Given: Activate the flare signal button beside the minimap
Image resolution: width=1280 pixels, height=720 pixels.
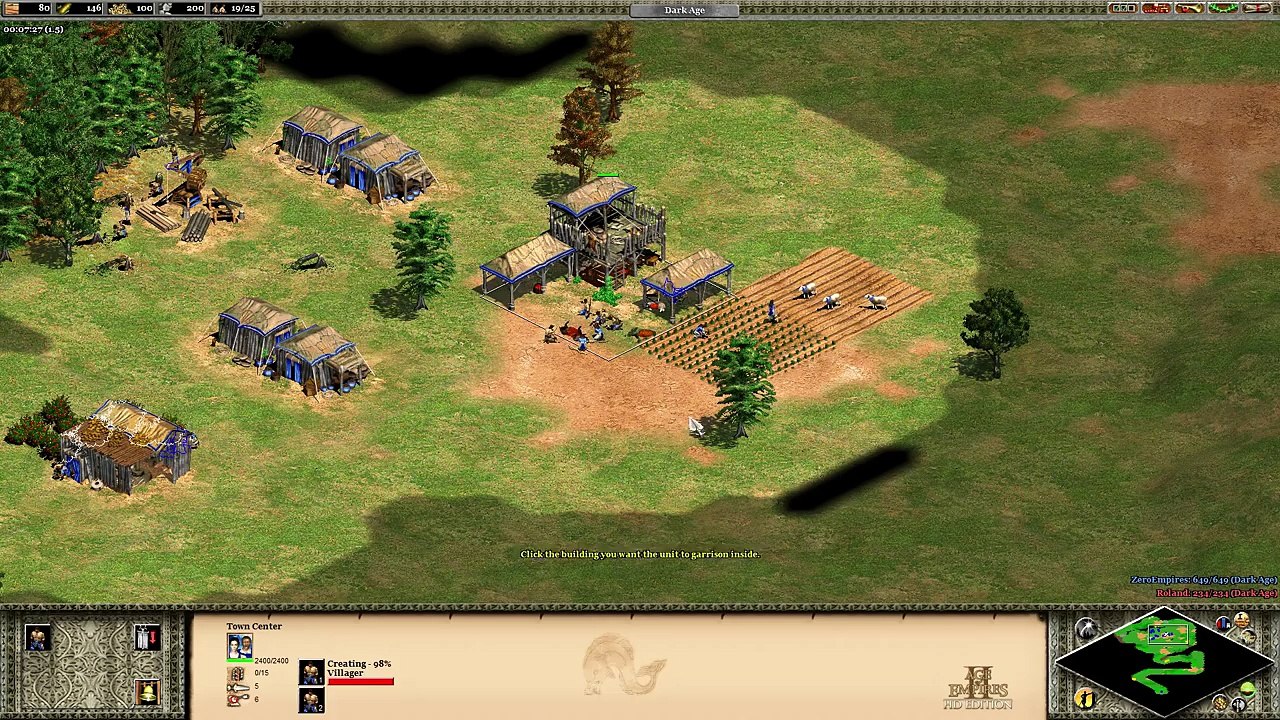Looking at the screenshot, I should click(x=1087, y=629).
